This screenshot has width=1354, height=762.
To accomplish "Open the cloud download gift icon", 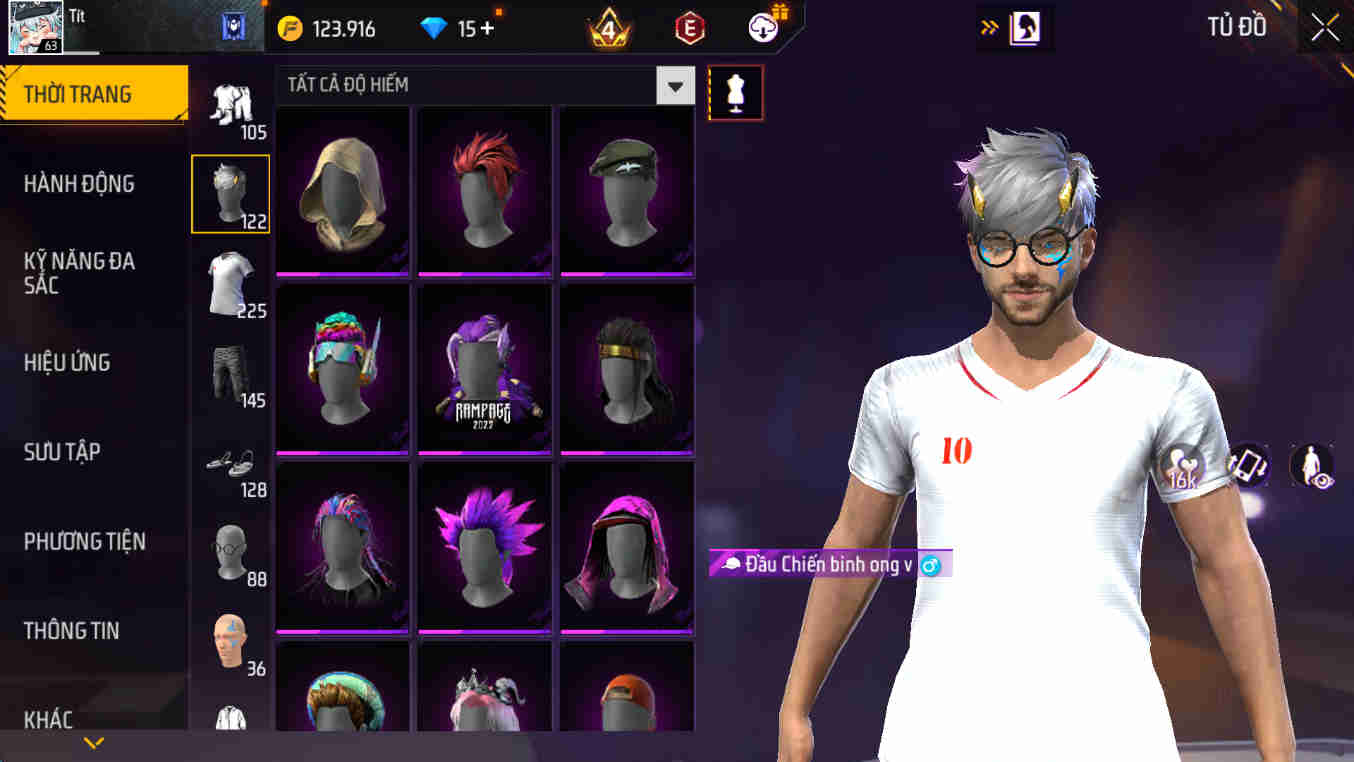I will [761, 27].
